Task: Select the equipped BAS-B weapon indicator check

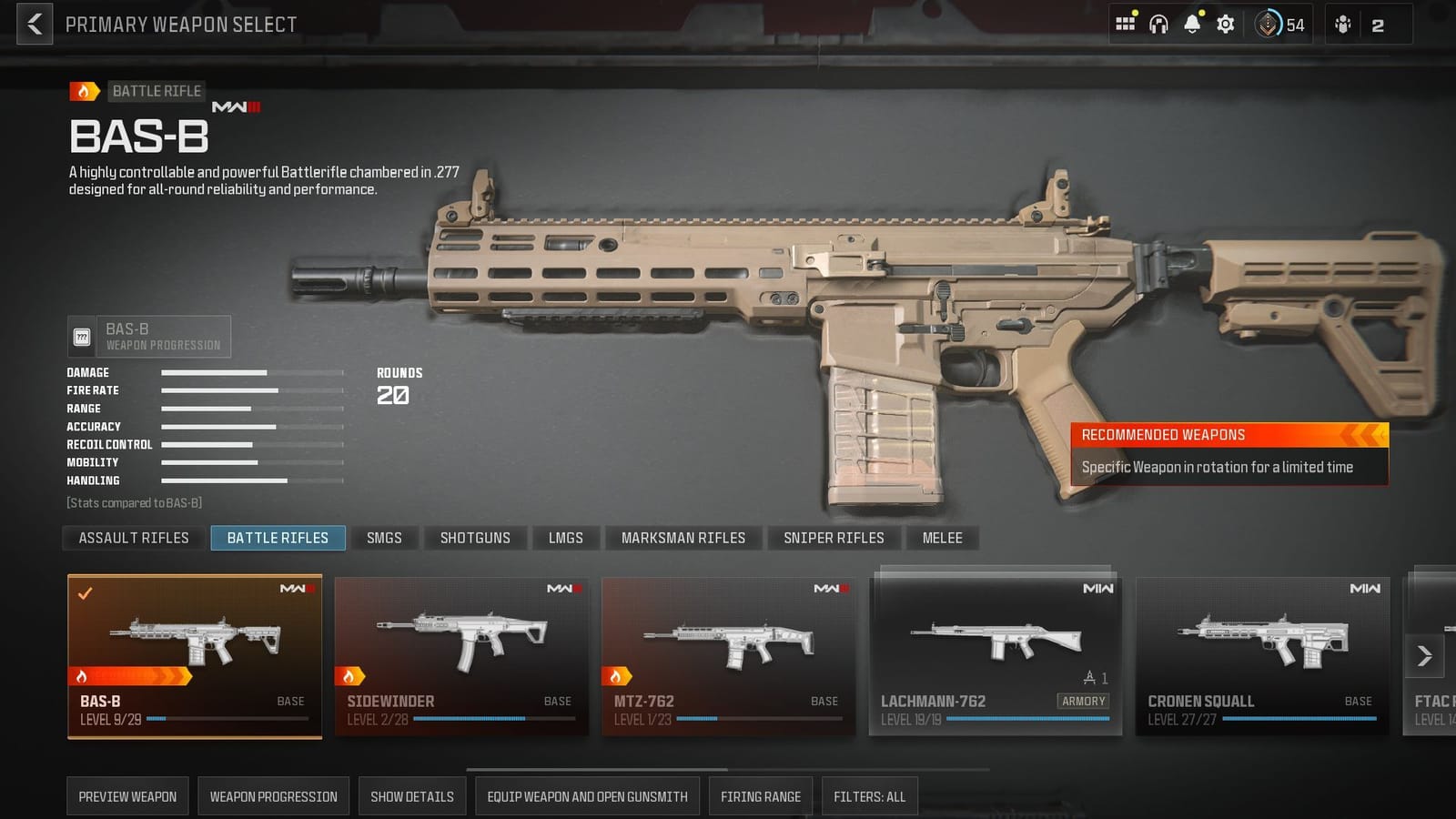Action: [x=85, y=594]
